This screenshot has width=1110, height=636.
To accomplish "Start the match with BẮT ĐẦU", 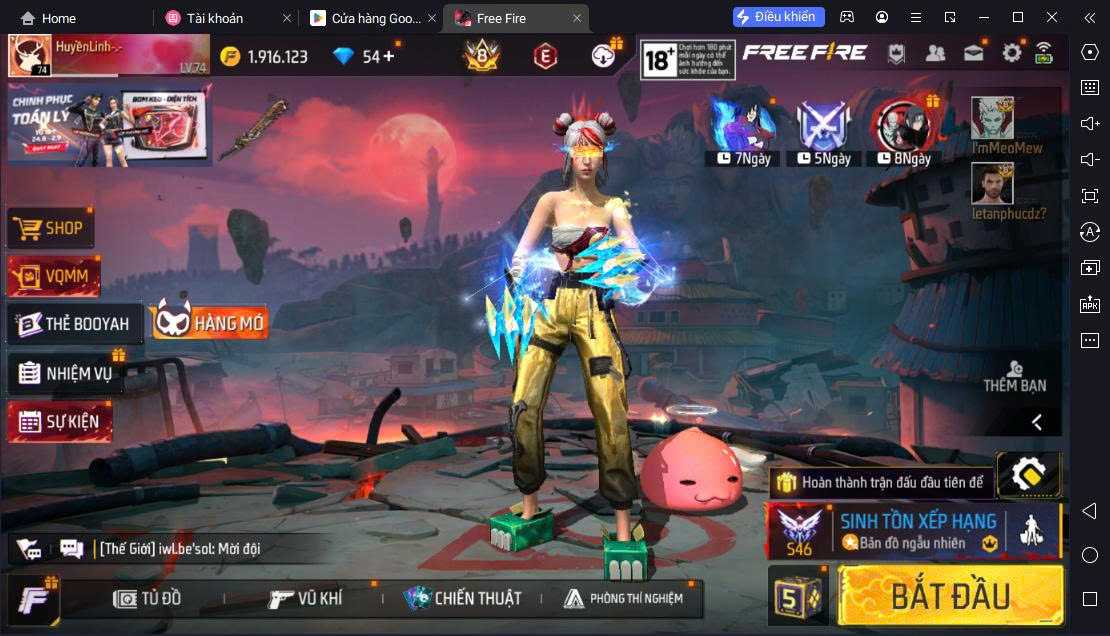I will click(949, 595).
